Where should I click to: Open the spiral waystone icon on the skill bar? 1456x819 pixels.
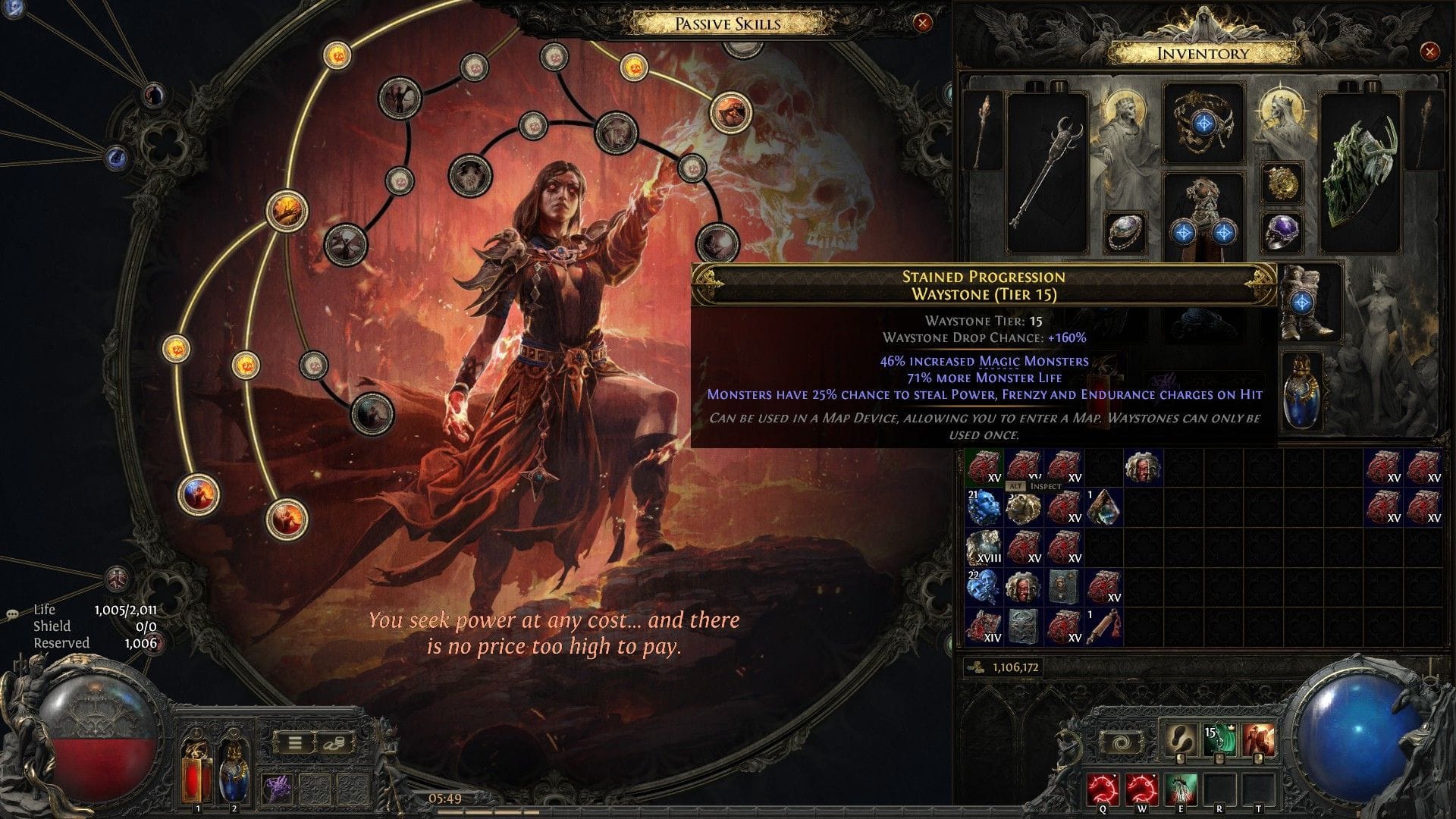[x=1121, y=743]
